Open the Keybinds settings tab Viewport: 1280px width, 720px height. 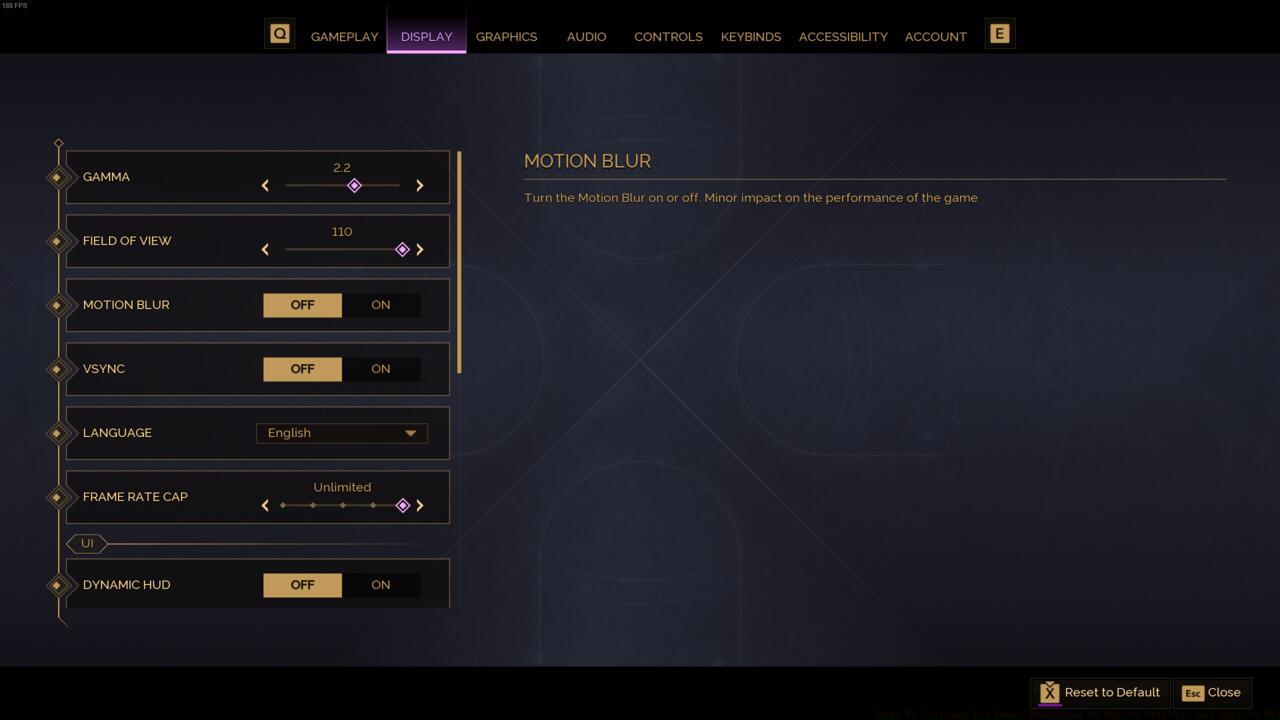pos(751,36)
